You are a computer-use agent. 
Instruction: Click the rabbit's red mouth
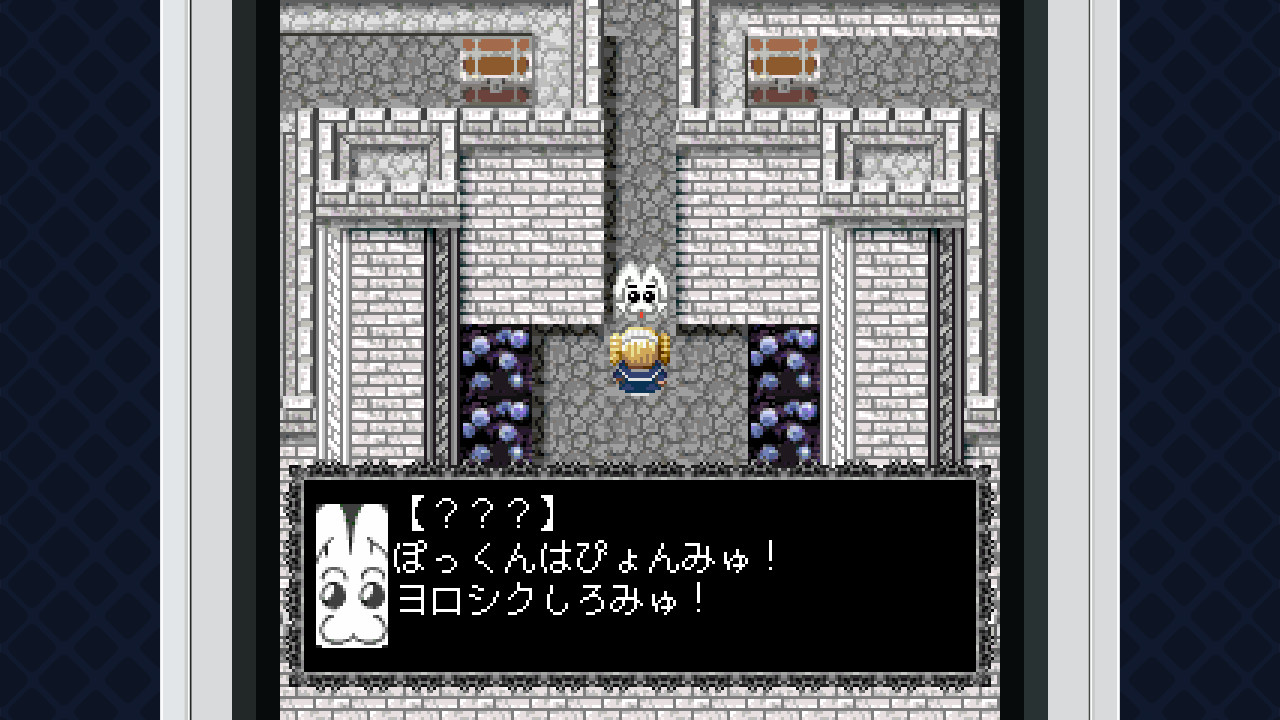point(643,313)
